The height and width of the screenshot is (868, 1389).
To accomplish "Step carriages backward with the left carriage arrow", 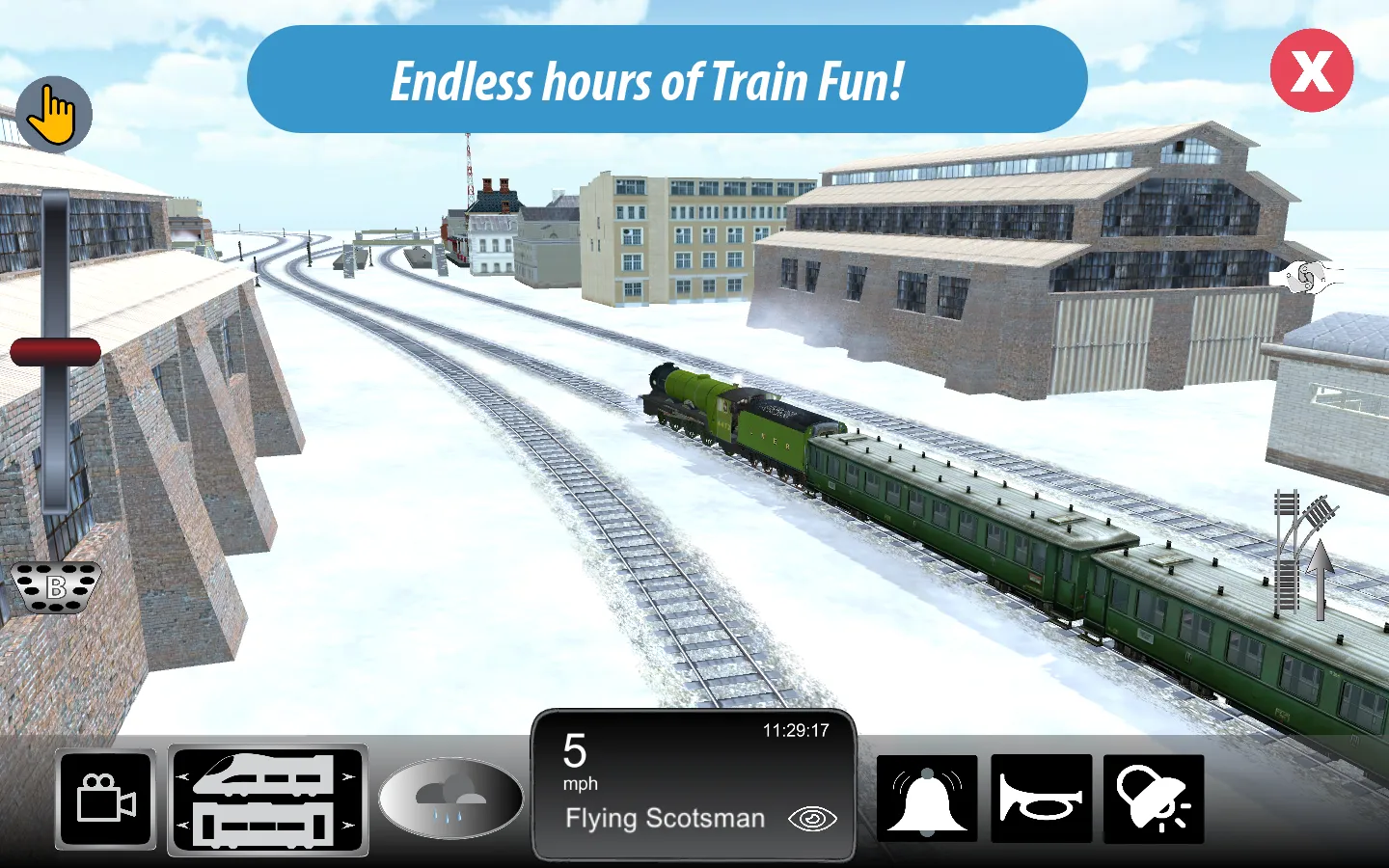I will [x=180, y=826].
